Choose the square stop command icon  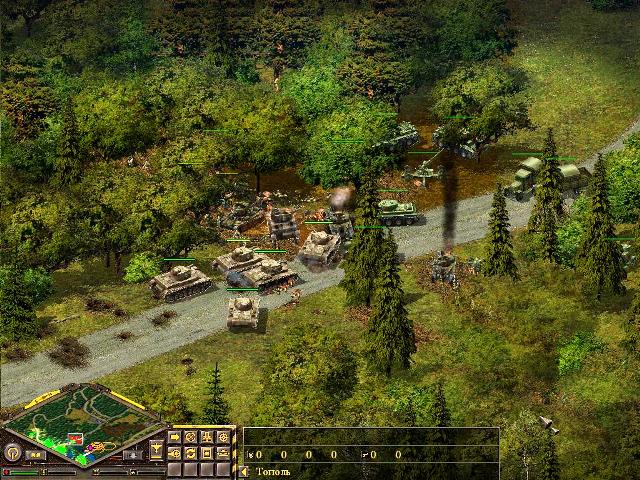click(x=206, y=453)
